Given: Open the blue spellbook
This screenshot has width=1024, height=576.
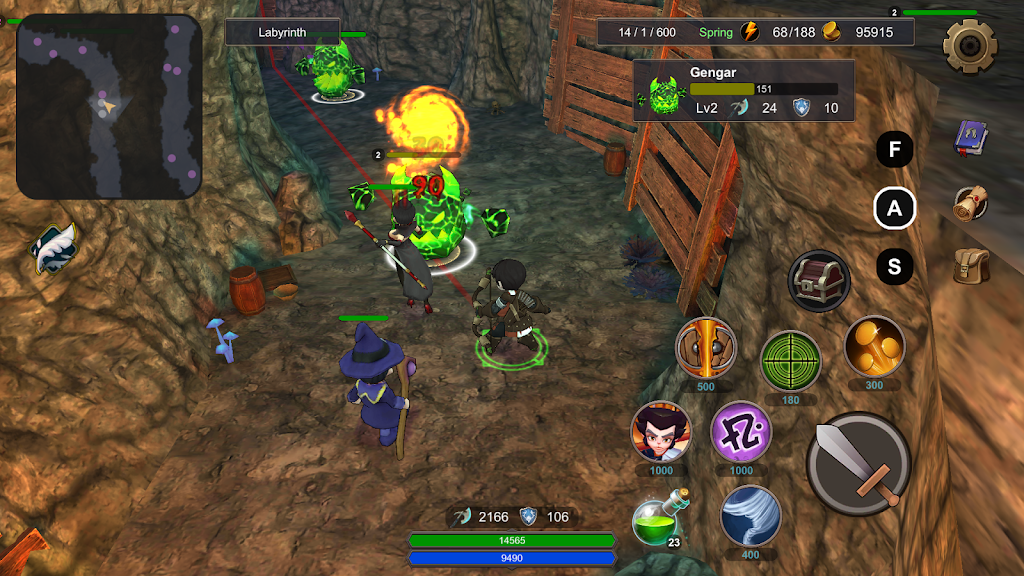Looking at the screenshot, I should (x=970, y=139).
